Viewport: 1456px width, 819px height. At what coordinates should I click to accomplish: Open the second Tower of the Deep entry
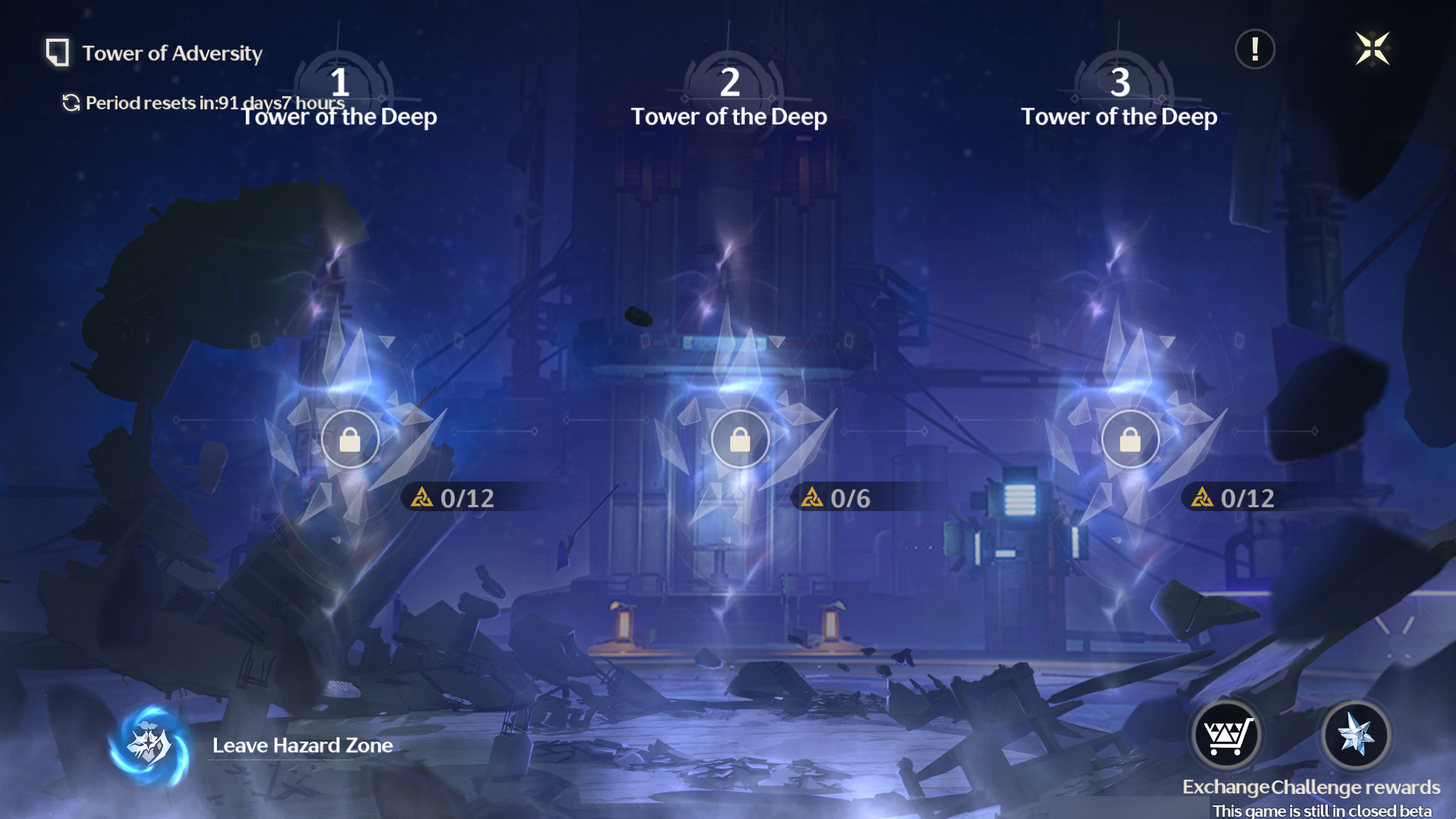(x=730, y=117)
